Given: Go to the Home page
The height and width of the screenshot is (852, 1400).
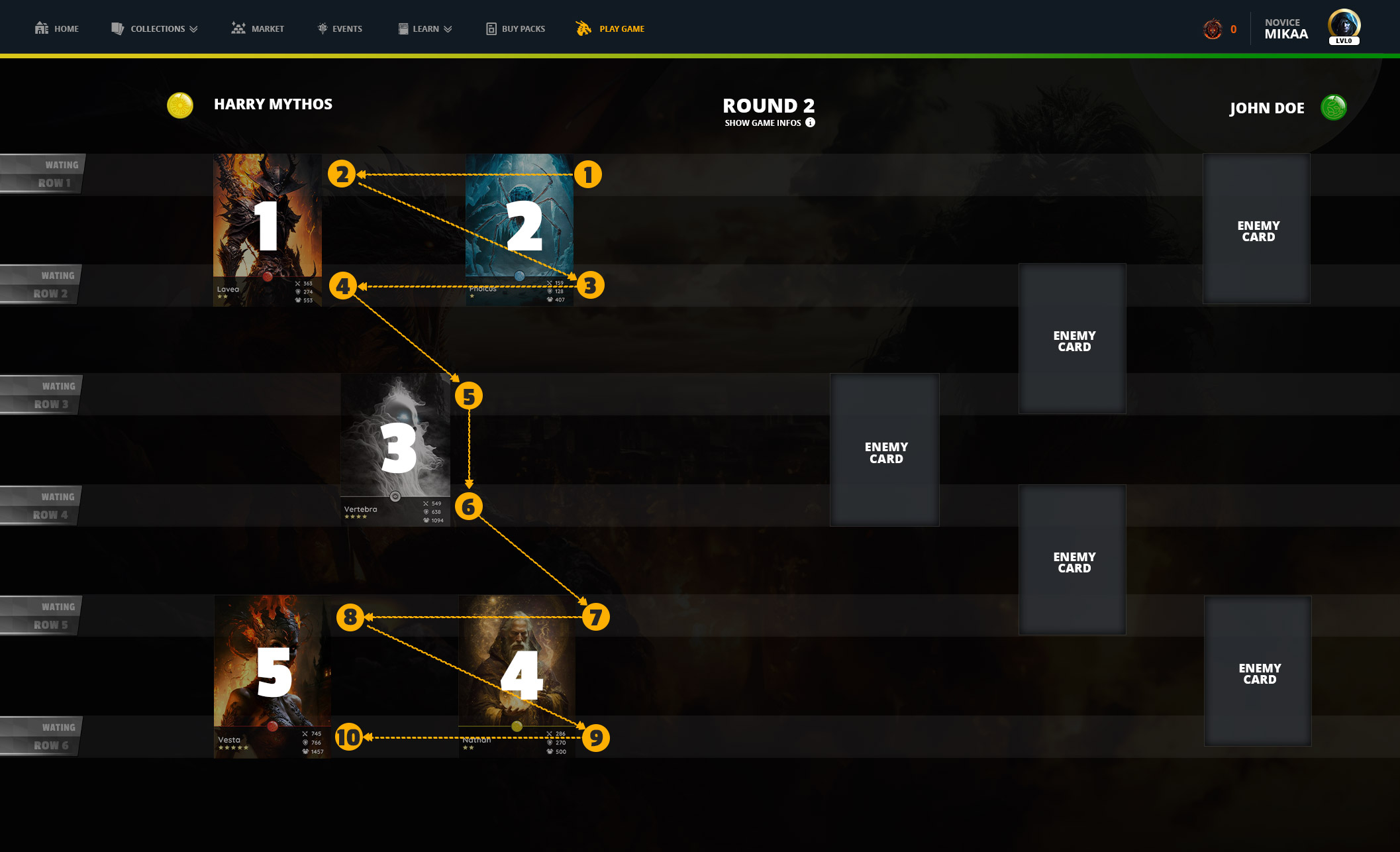Looking at the screenshot, I should pyautogui.click(x=57, y=28).
